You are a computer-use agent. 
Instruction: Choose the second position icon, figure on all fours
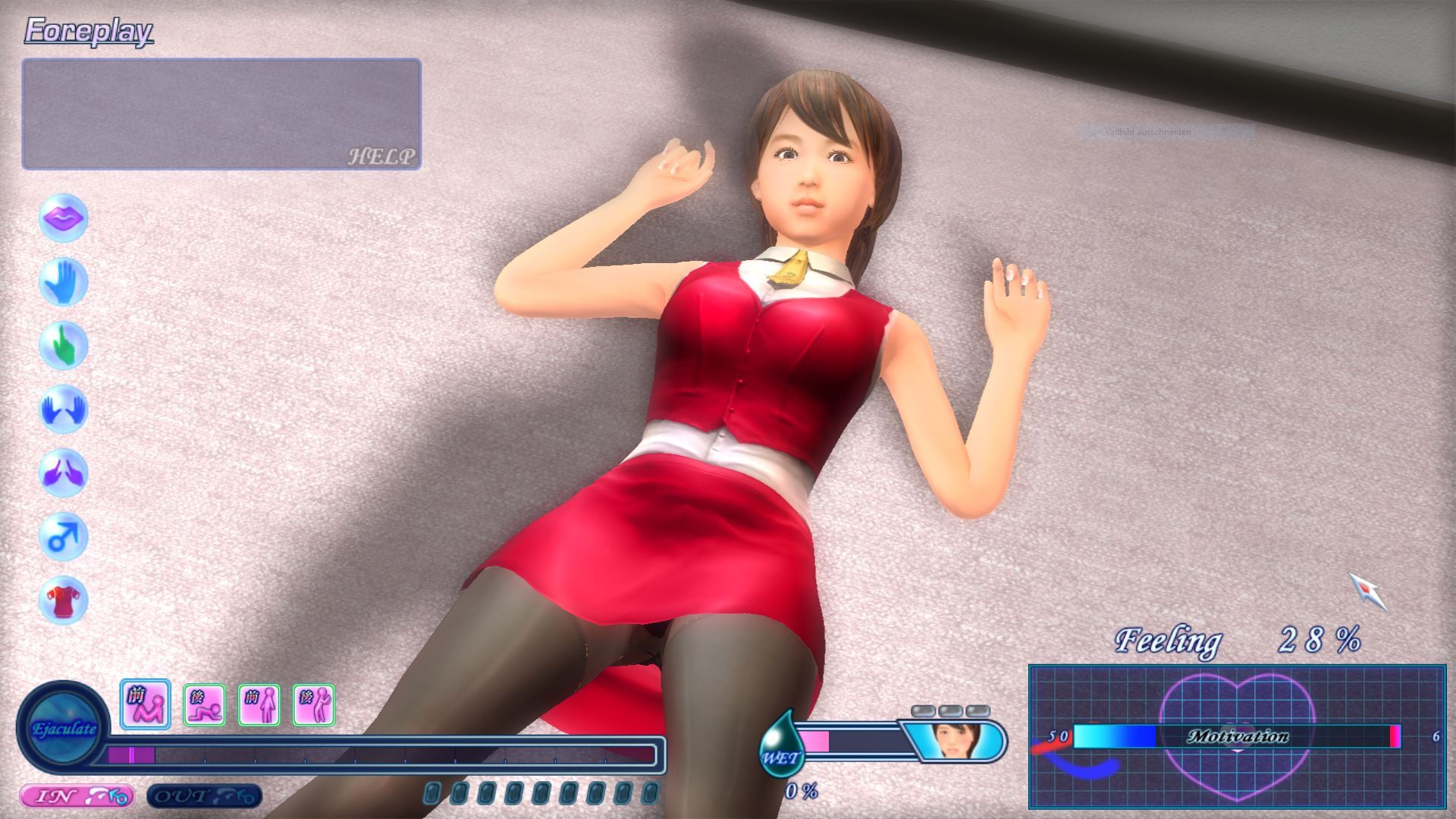point(204,705)
